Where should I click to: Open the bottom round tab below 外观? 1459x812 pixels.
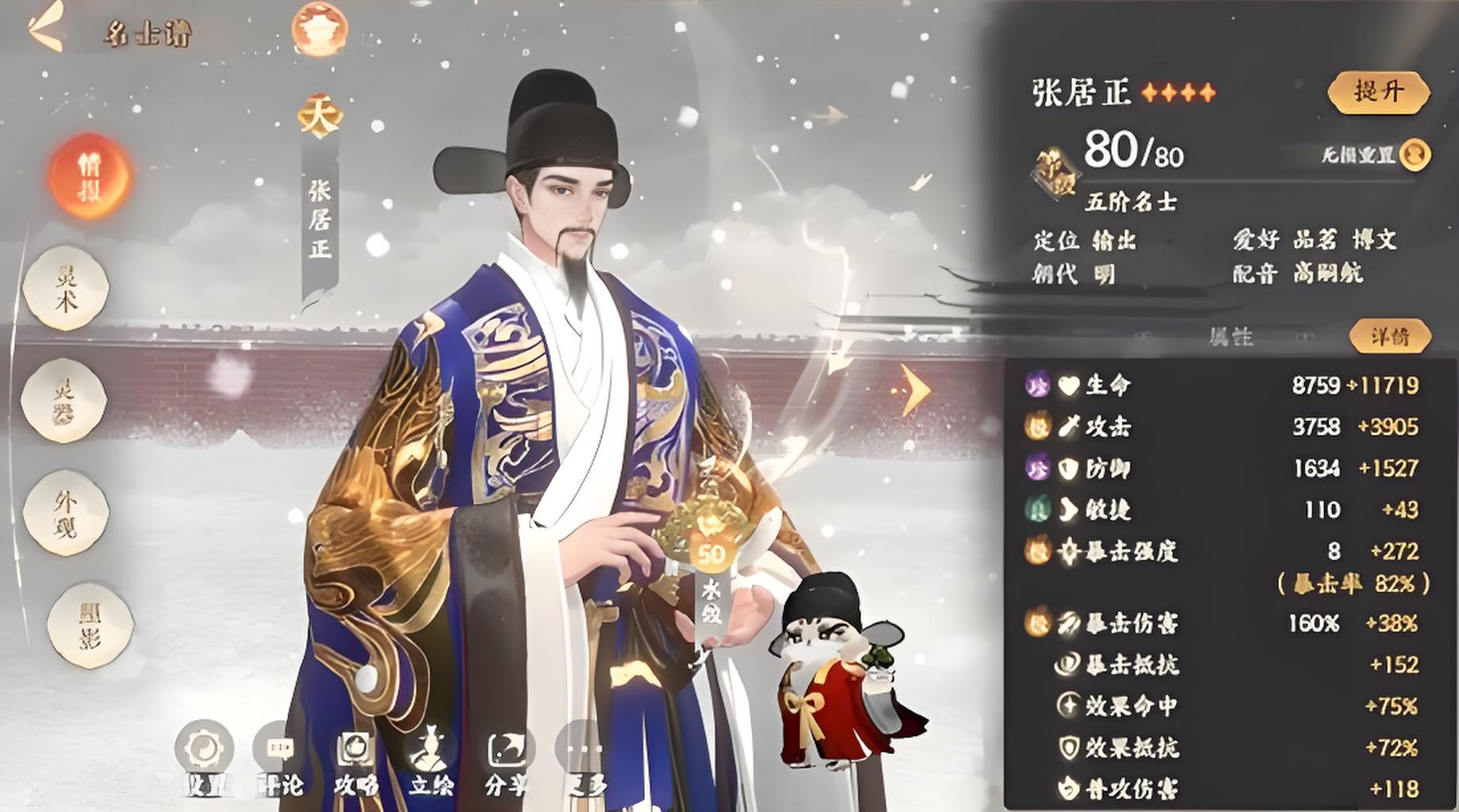point(88,625)
